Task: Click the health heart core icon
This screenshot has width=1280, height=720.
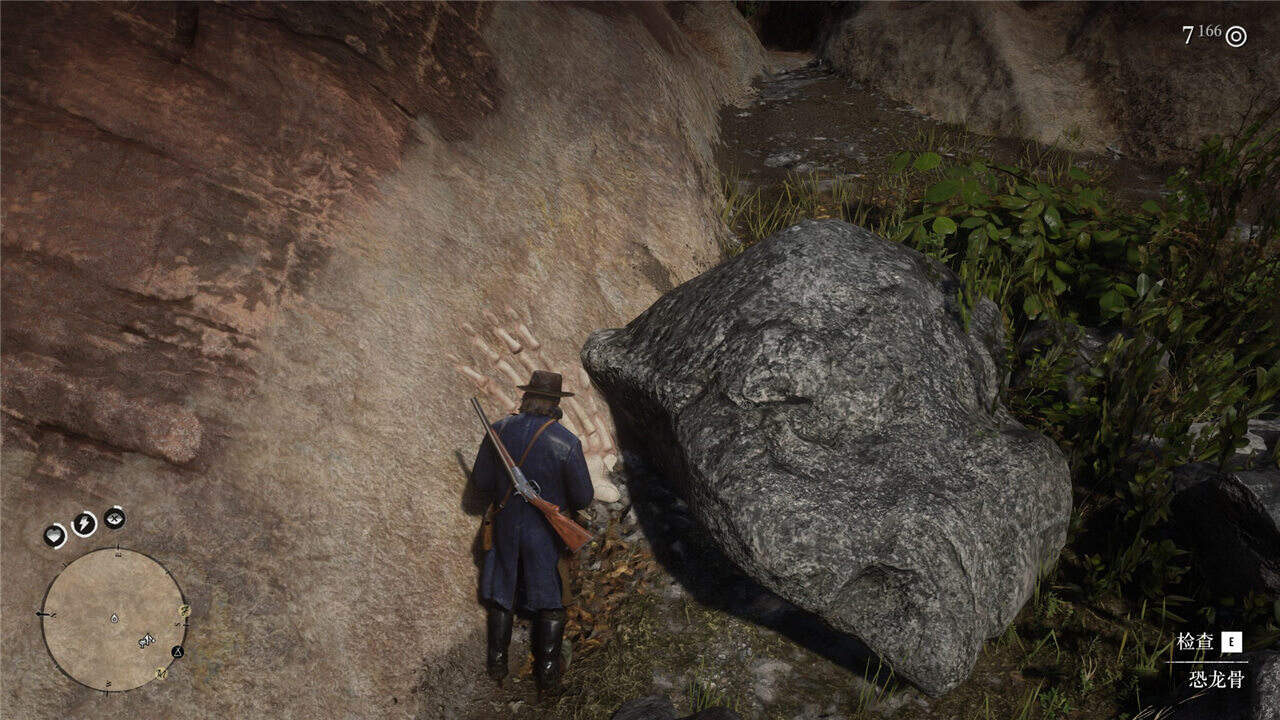Action: point(55,536)
